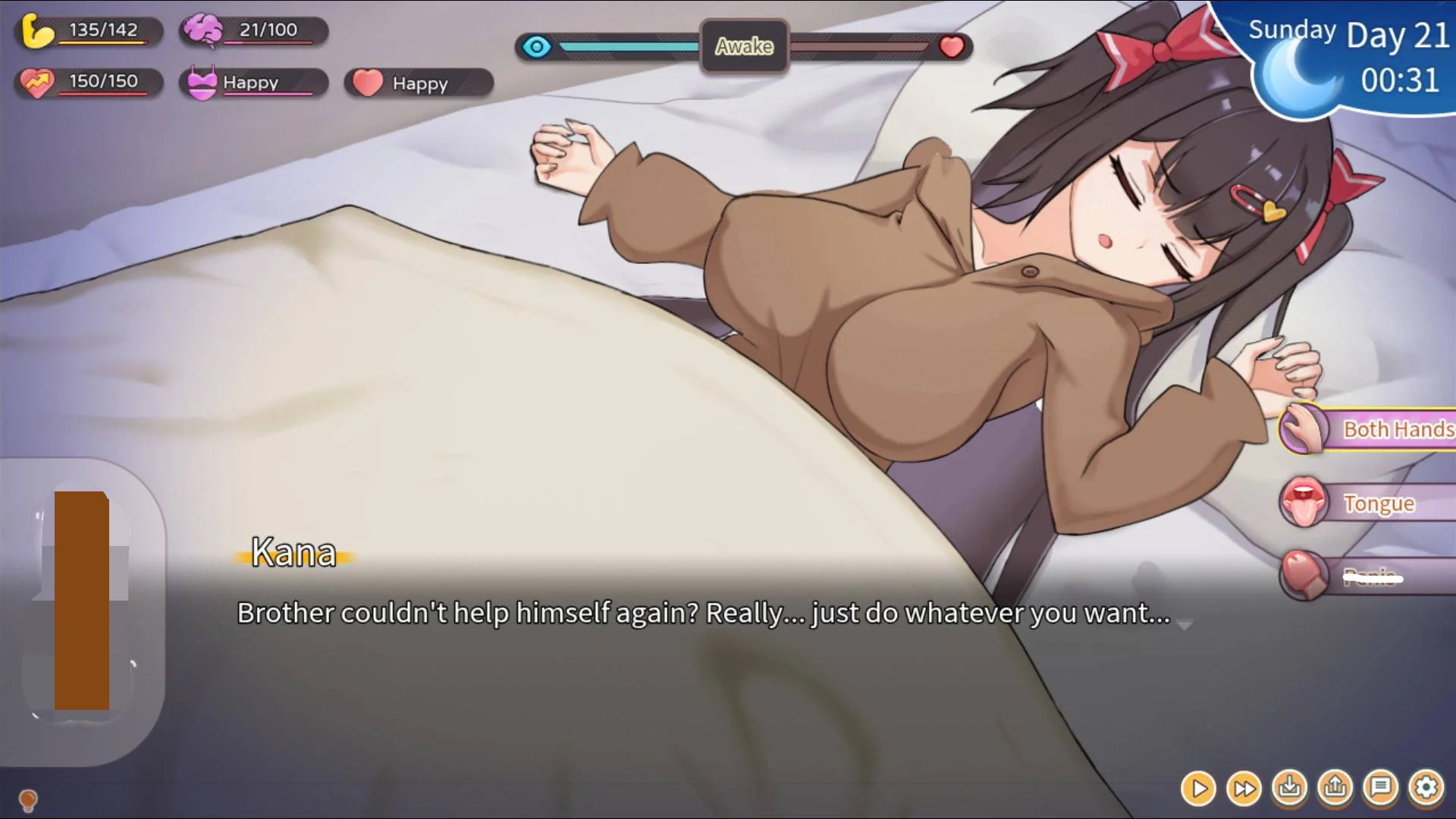The width and height of the screenshot is (1456, 819).
Task: Open settings with the gear icon
Action: coord(1426,789)
